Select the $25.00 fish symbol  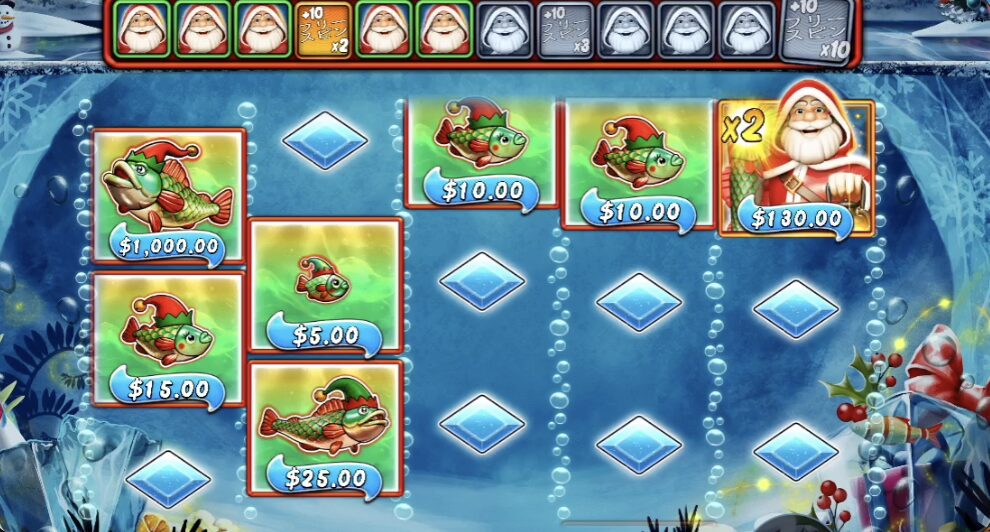pyautogui.click(x=325, y=429)
